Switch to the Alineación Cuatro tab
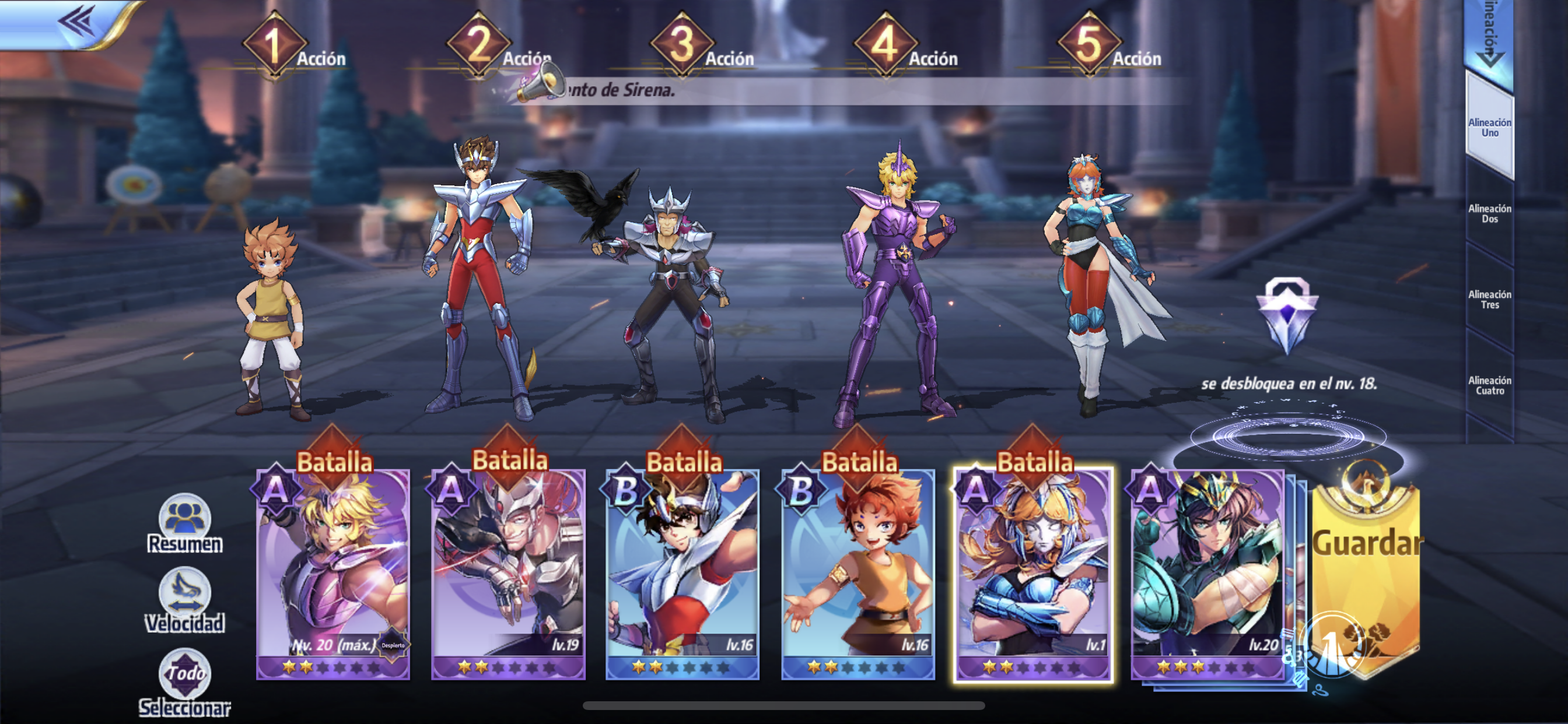The height and width of the screenshot is (724, 1568). coord(1489,385)
